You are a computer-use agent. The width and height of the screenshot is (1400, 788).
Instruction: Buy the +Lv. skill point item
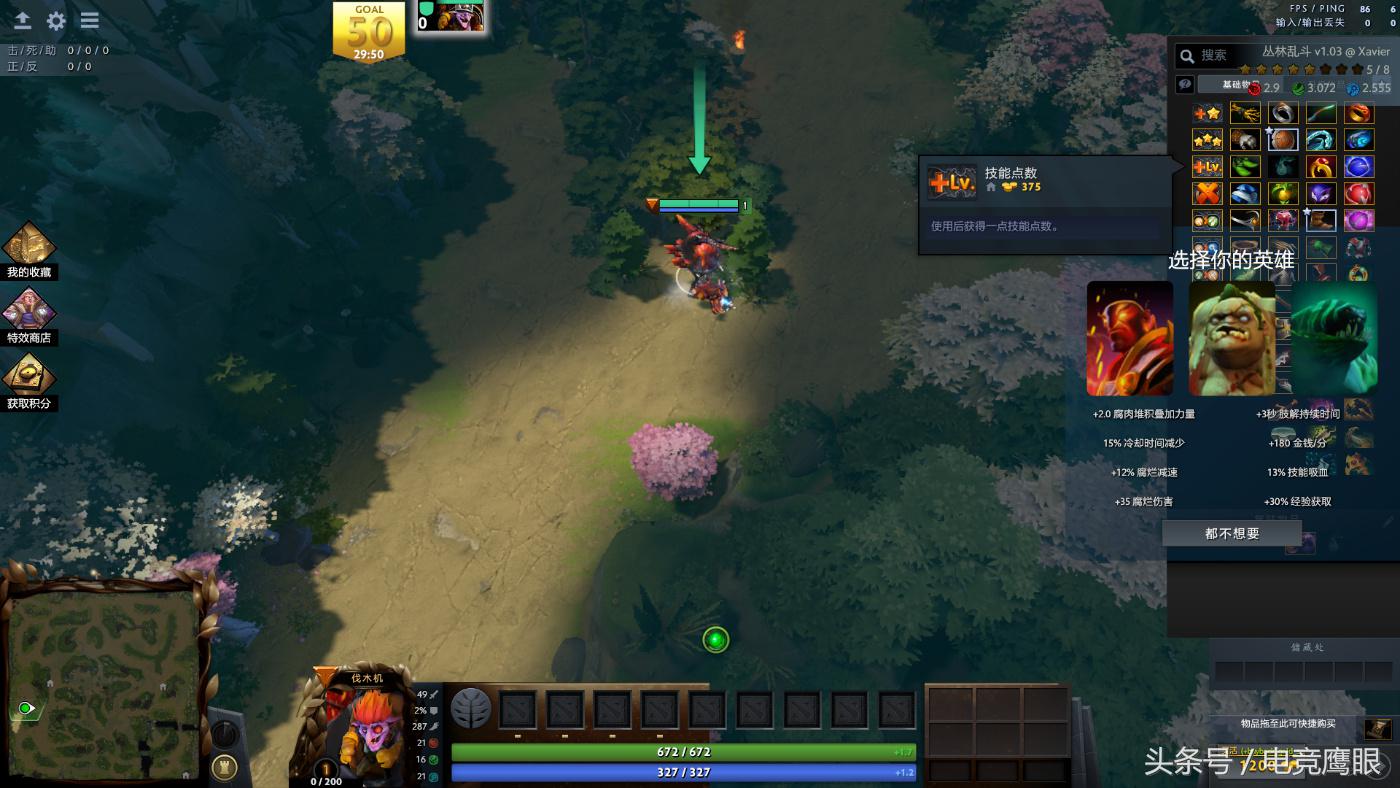[1207, 166]
